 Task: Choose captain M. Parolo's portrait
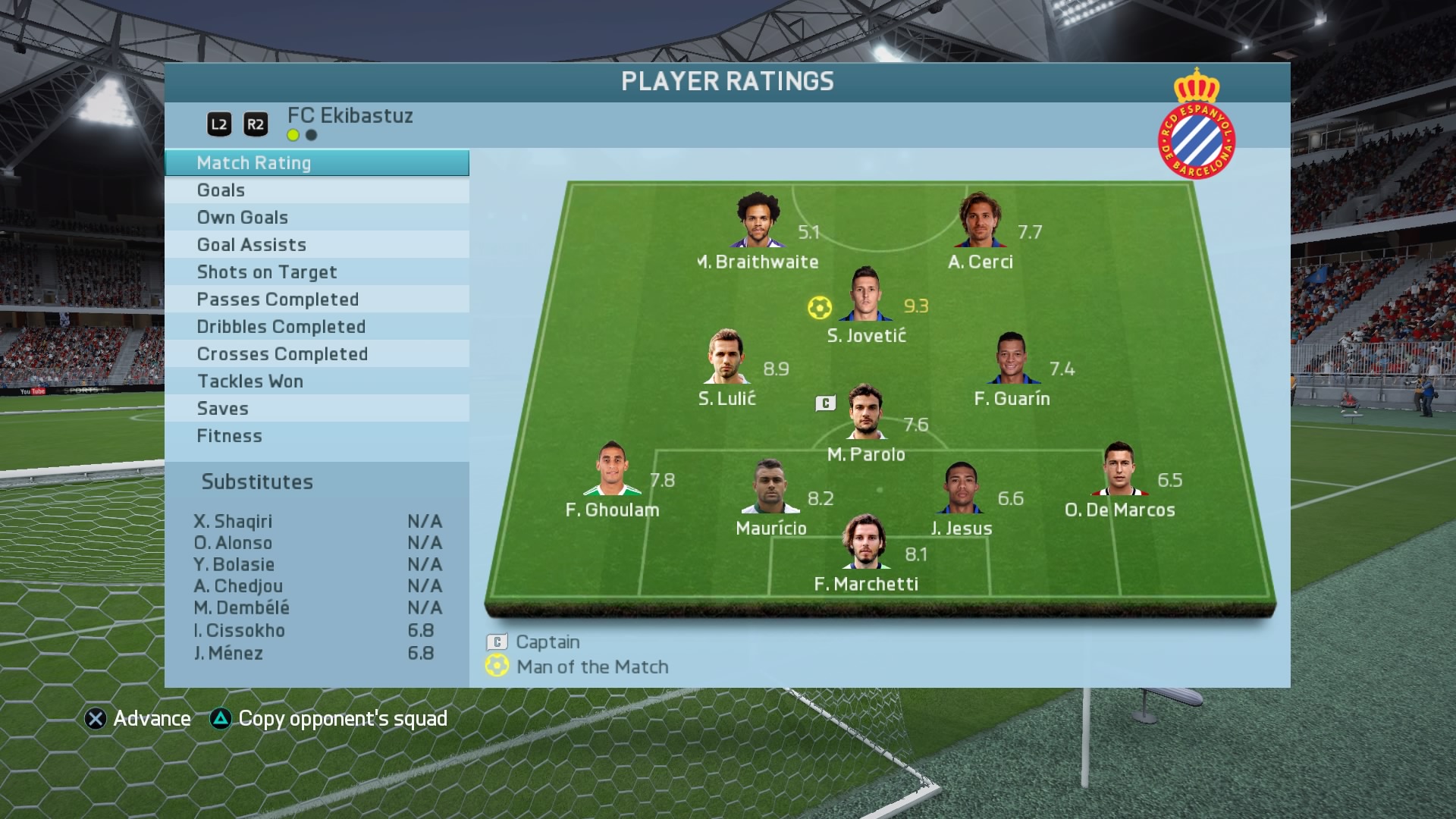click(864, 413)
